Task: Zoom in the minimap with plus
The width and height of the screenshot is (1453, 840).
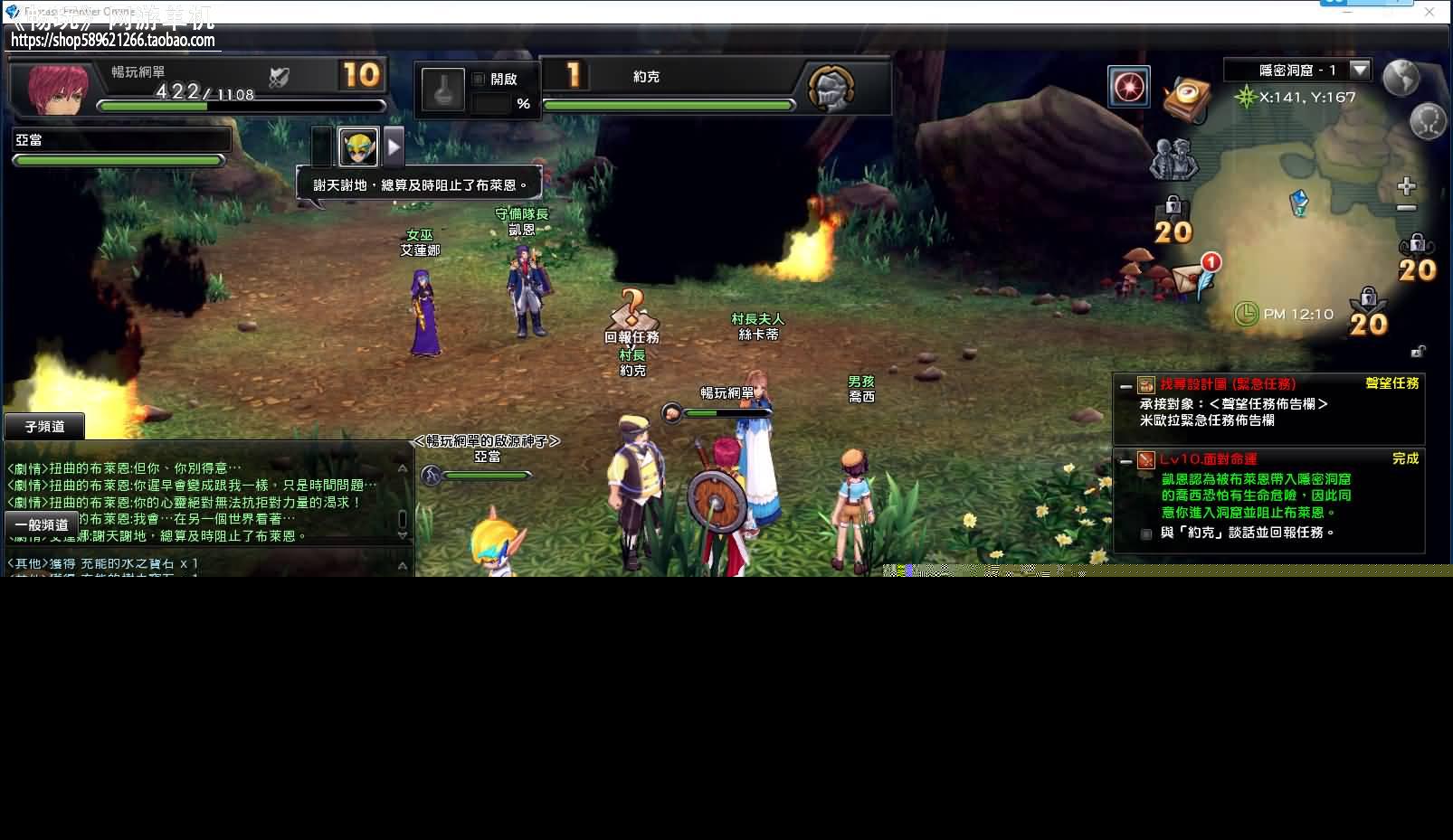Action: pyautogui.click(x=1406, y=186)
